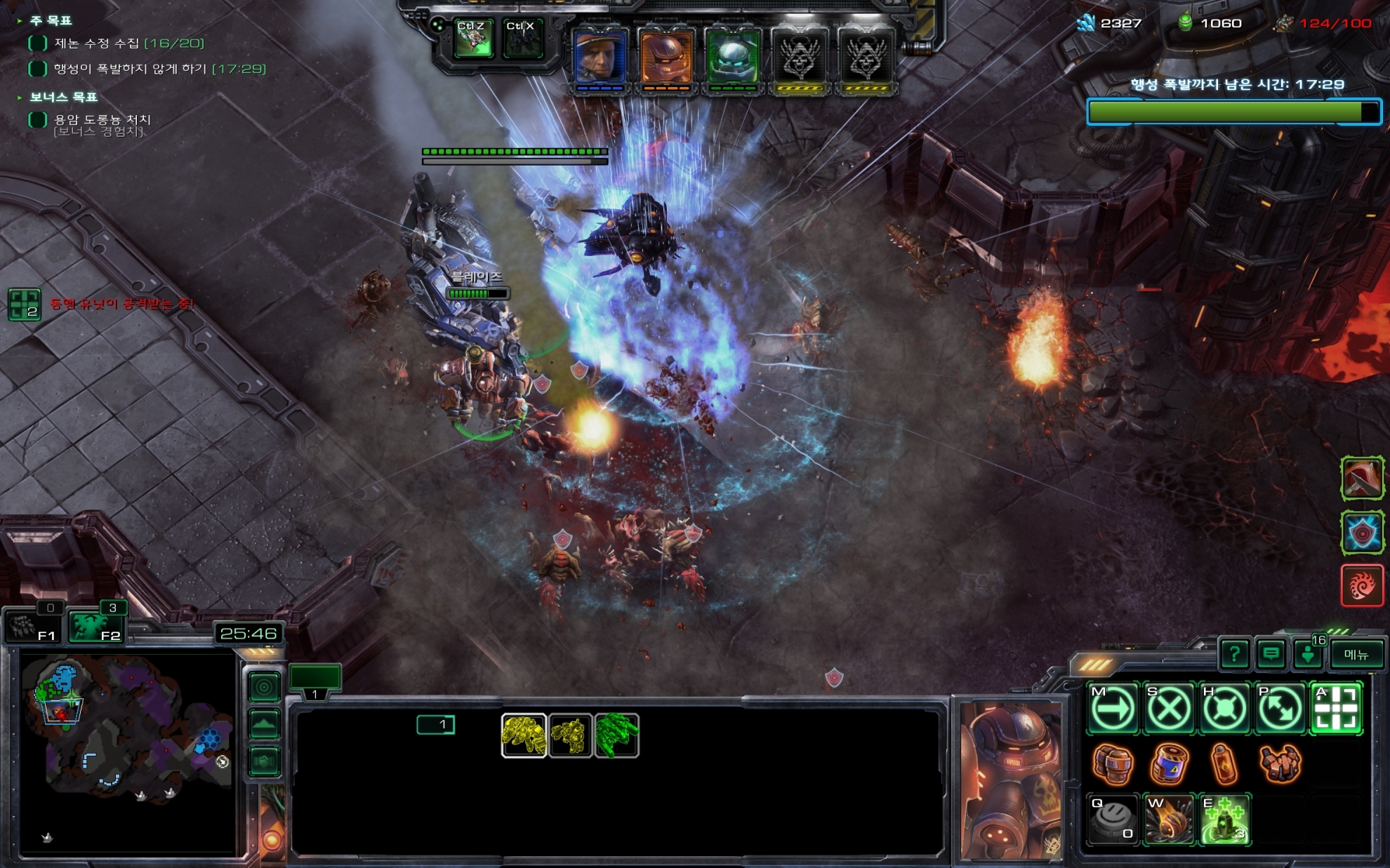Open the social friends list button

click(x=1309, y=655)
